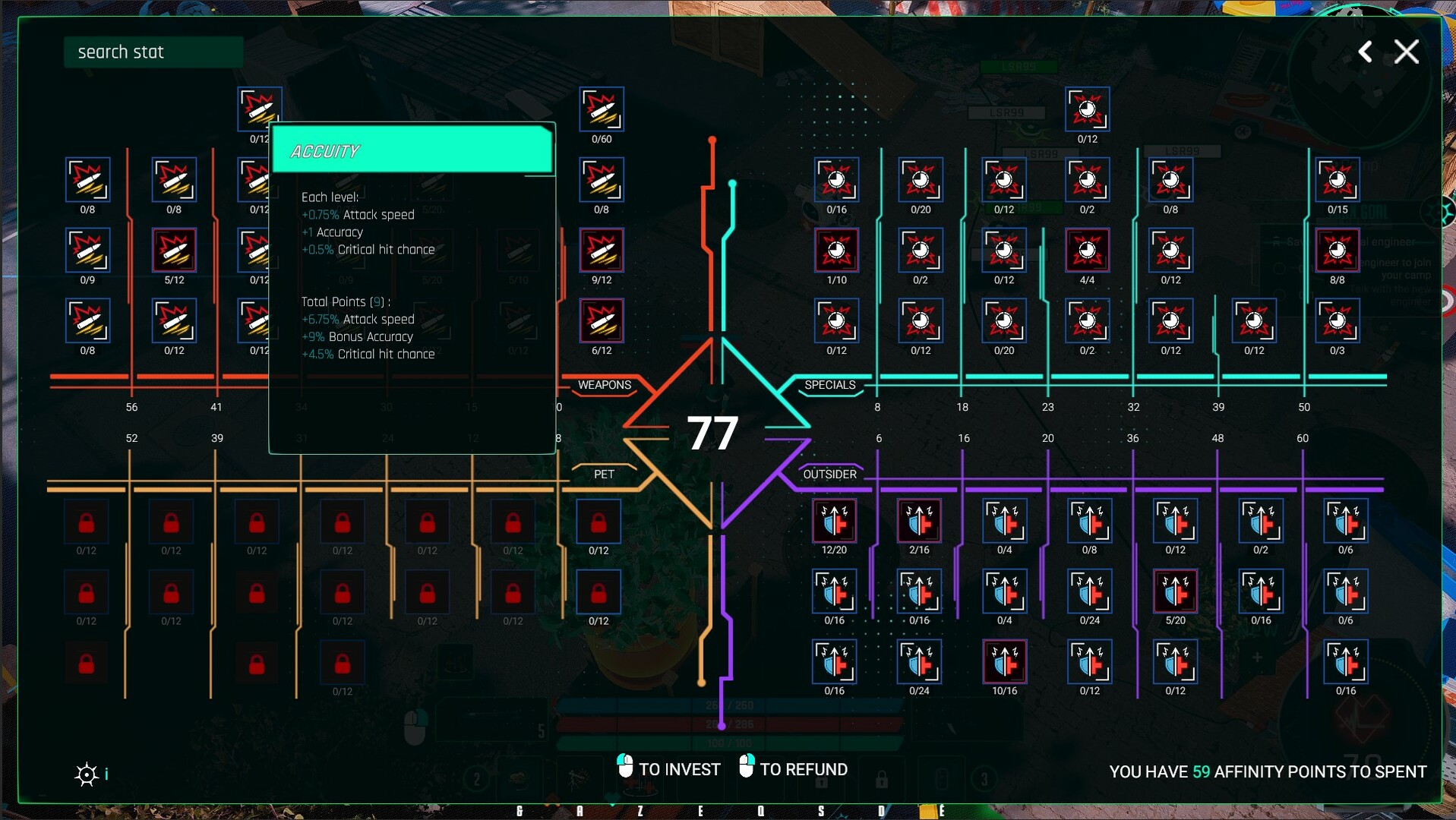Click the info icon next to the gear
This screenshot has height=820, width=1456.
coord(107,774)
